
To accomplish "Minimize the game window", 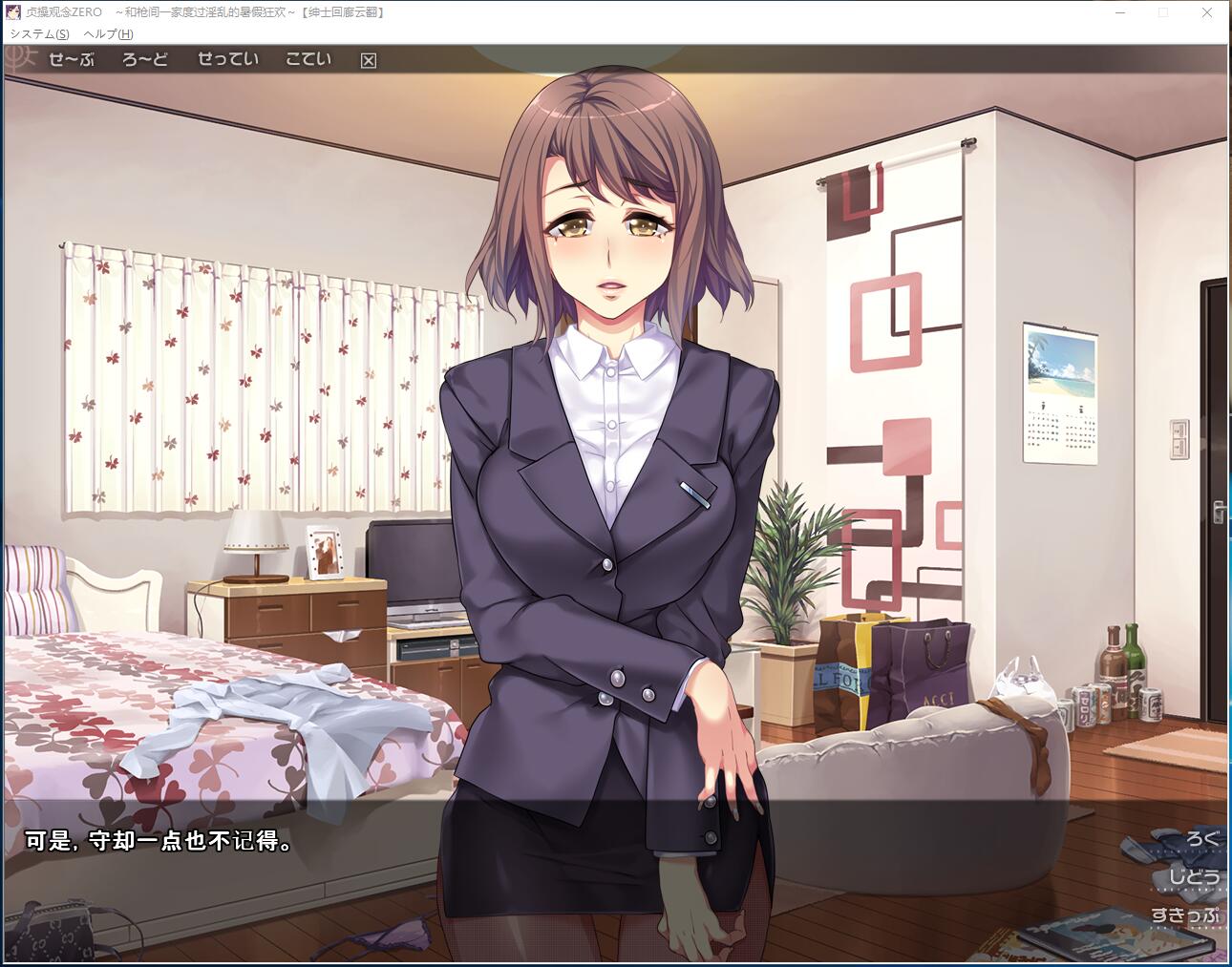I will (1121, 12).
